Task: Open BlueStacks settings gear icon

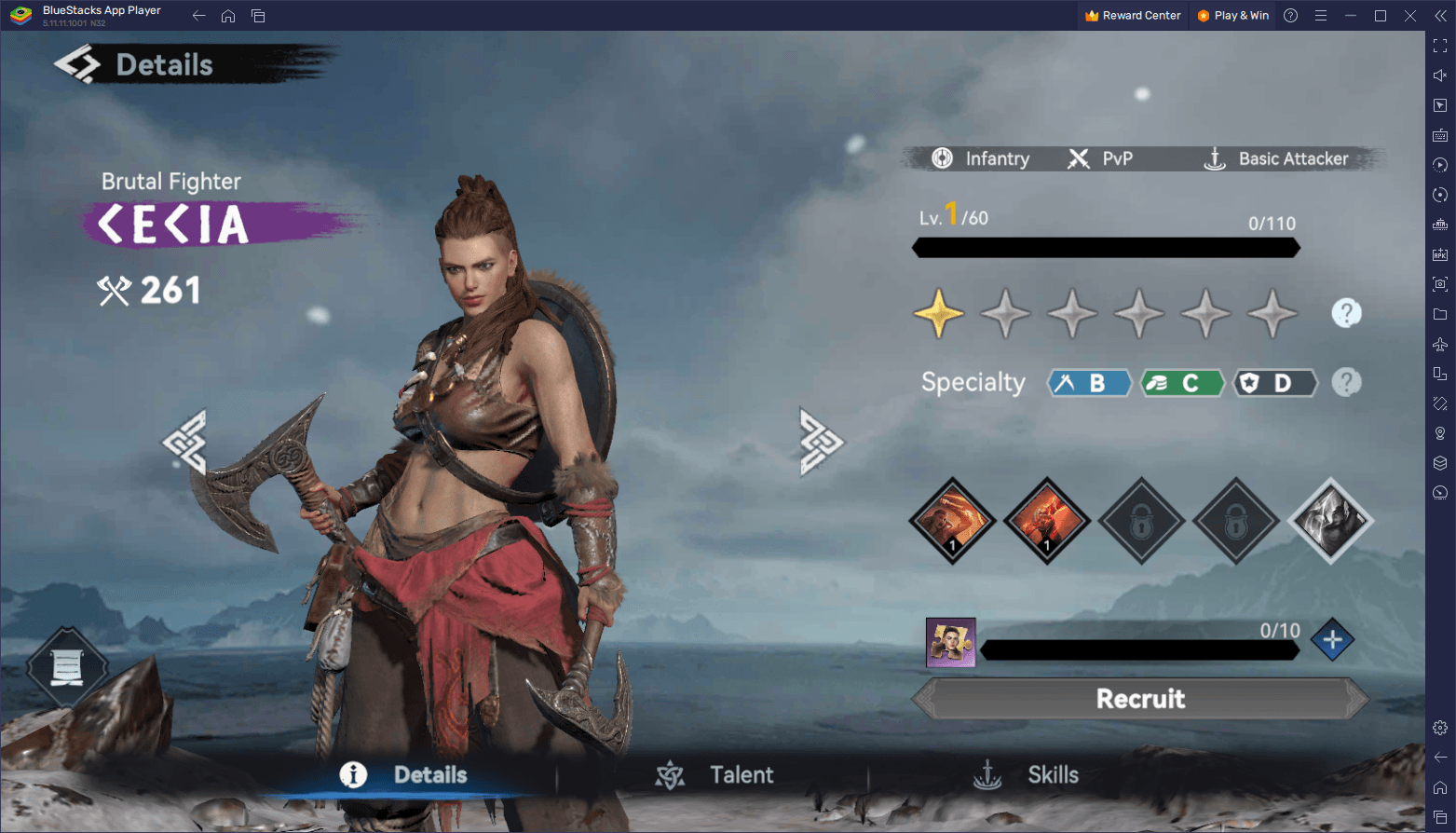Action: [1440, 728]
